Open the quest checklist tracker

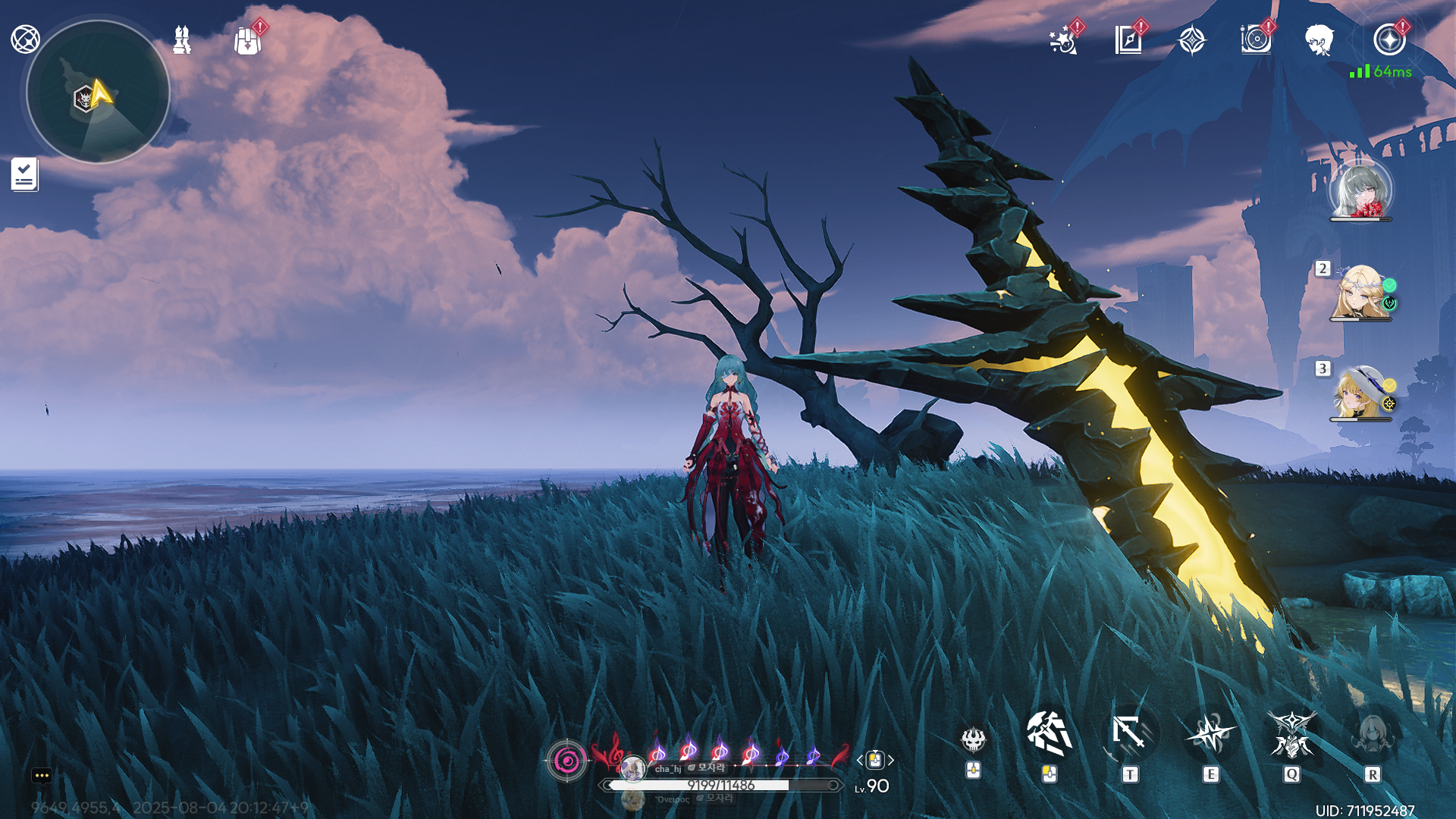pos(24,174)
